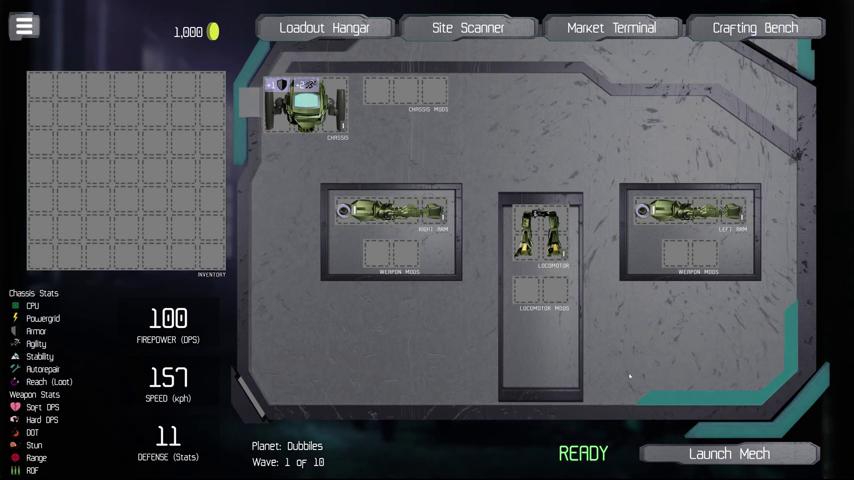The width and height of the screenshot is (854, 480).
Task: Switch to the Loadout Hangar tab
Action: 324,28
